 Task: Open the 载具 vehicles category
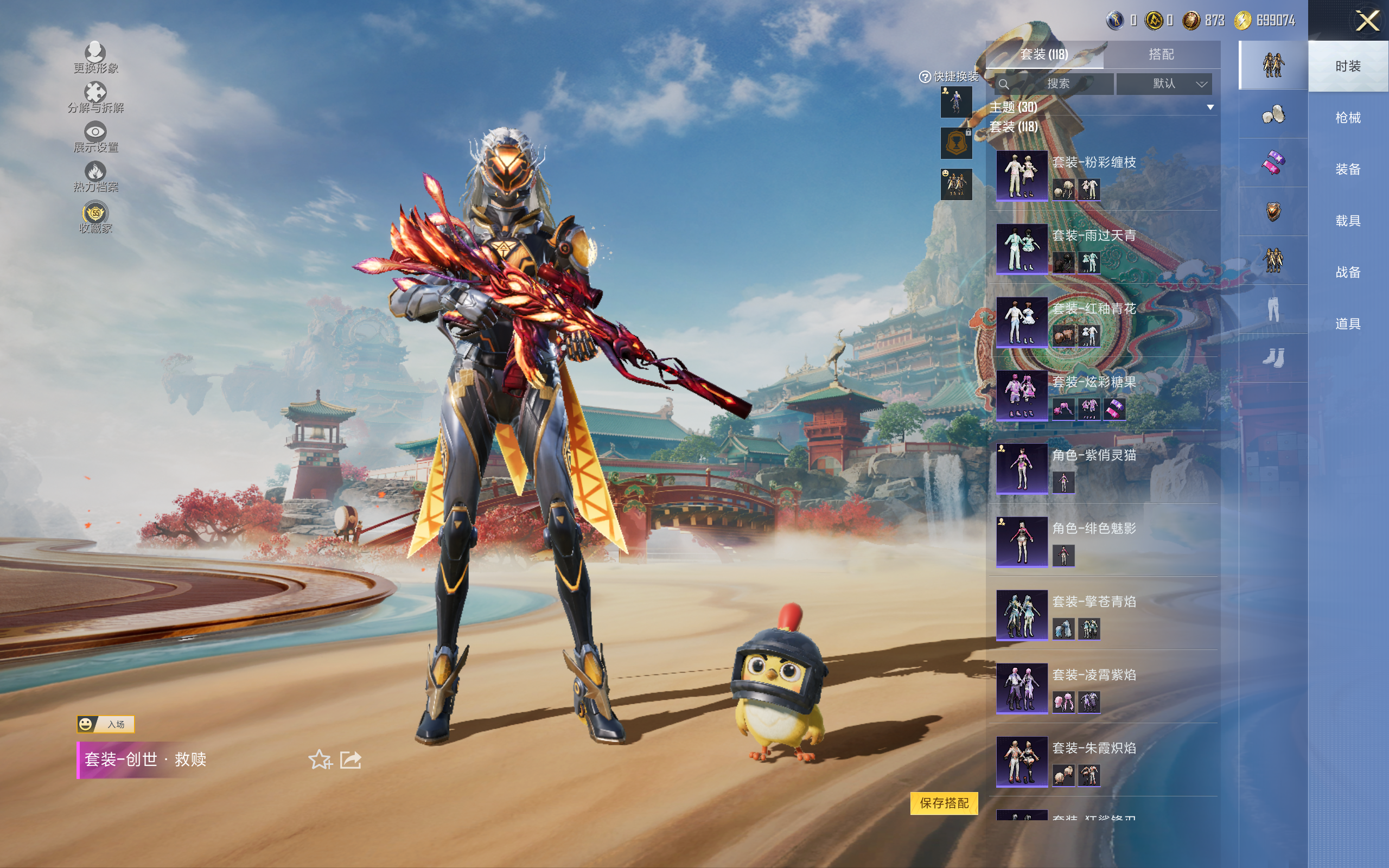click(x=1347, y=221)
